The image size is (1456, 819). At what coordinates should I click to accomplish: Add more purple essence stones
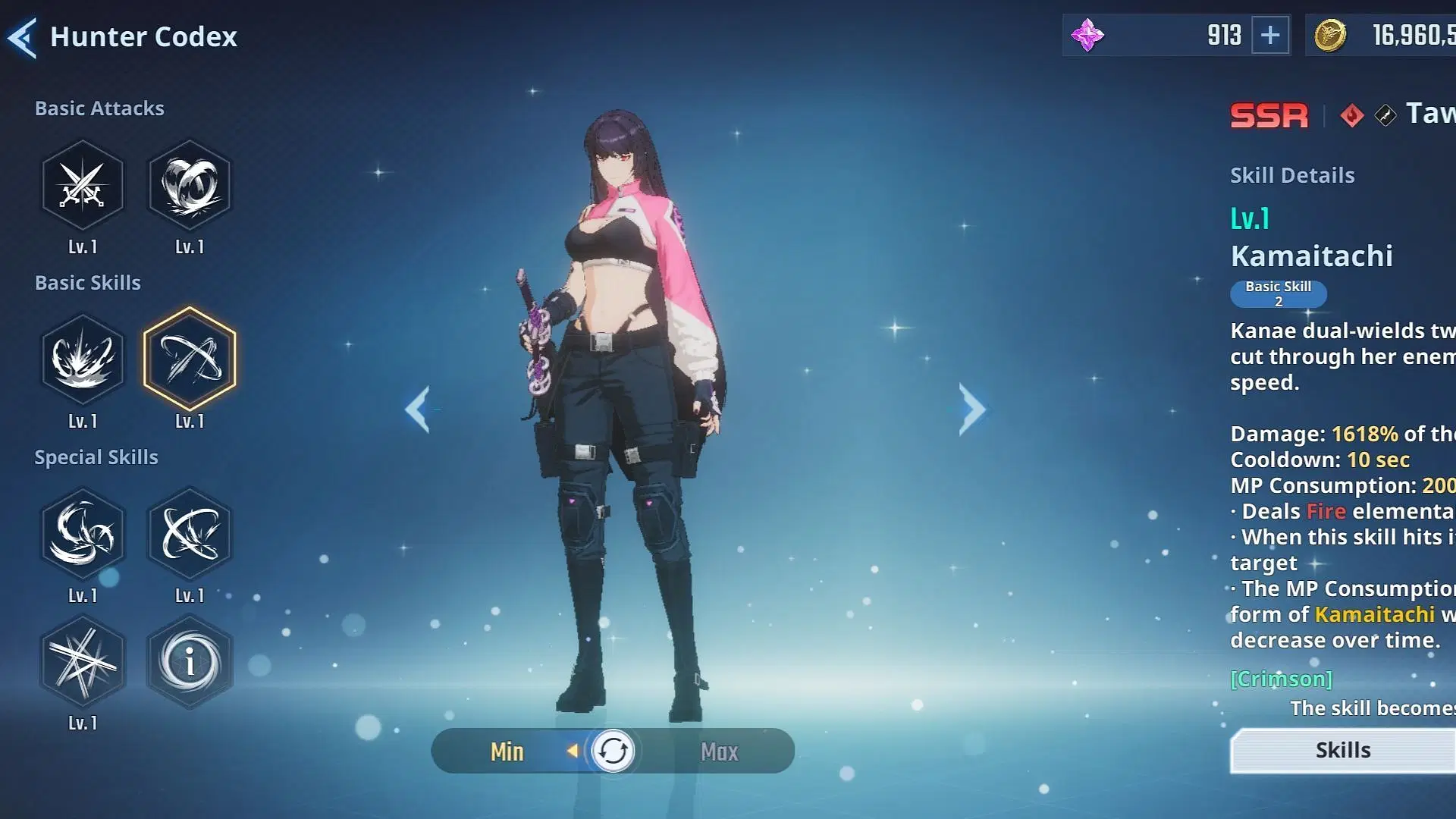click(1270, 35)
